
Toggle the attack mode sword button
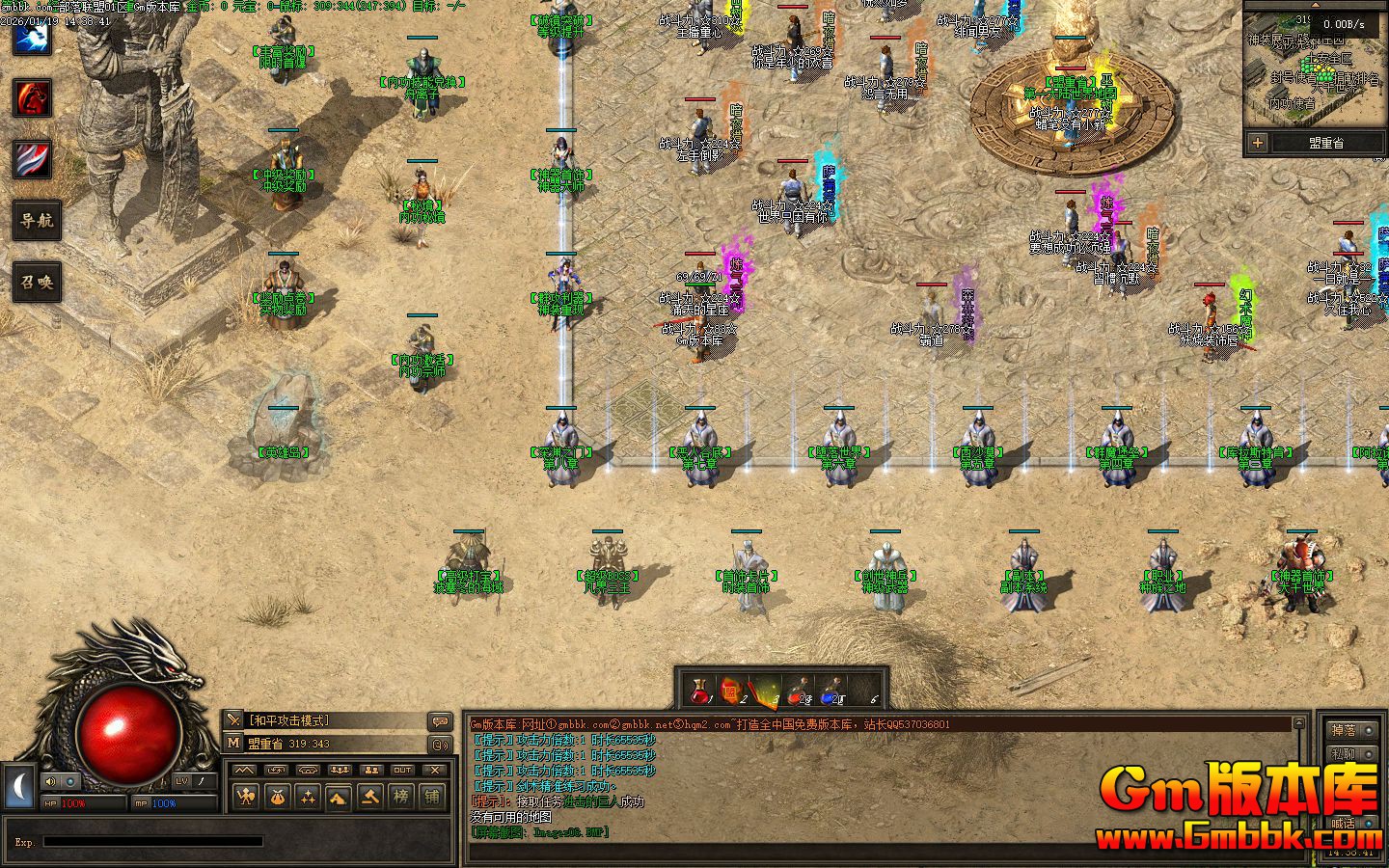click(x=233, y=720)
